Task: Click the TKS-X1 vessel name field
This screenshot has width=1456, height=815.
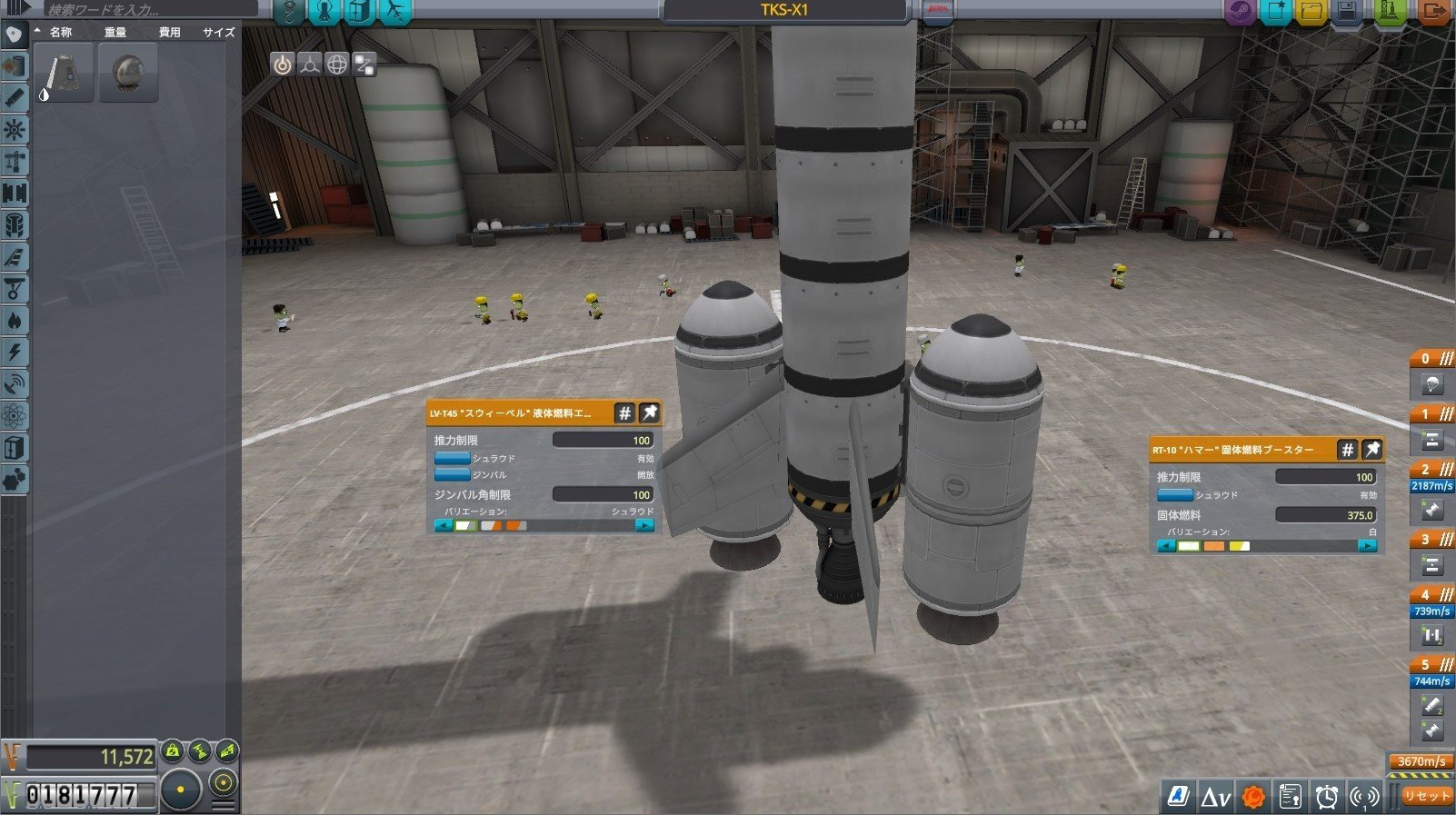Action: point(784,11)
